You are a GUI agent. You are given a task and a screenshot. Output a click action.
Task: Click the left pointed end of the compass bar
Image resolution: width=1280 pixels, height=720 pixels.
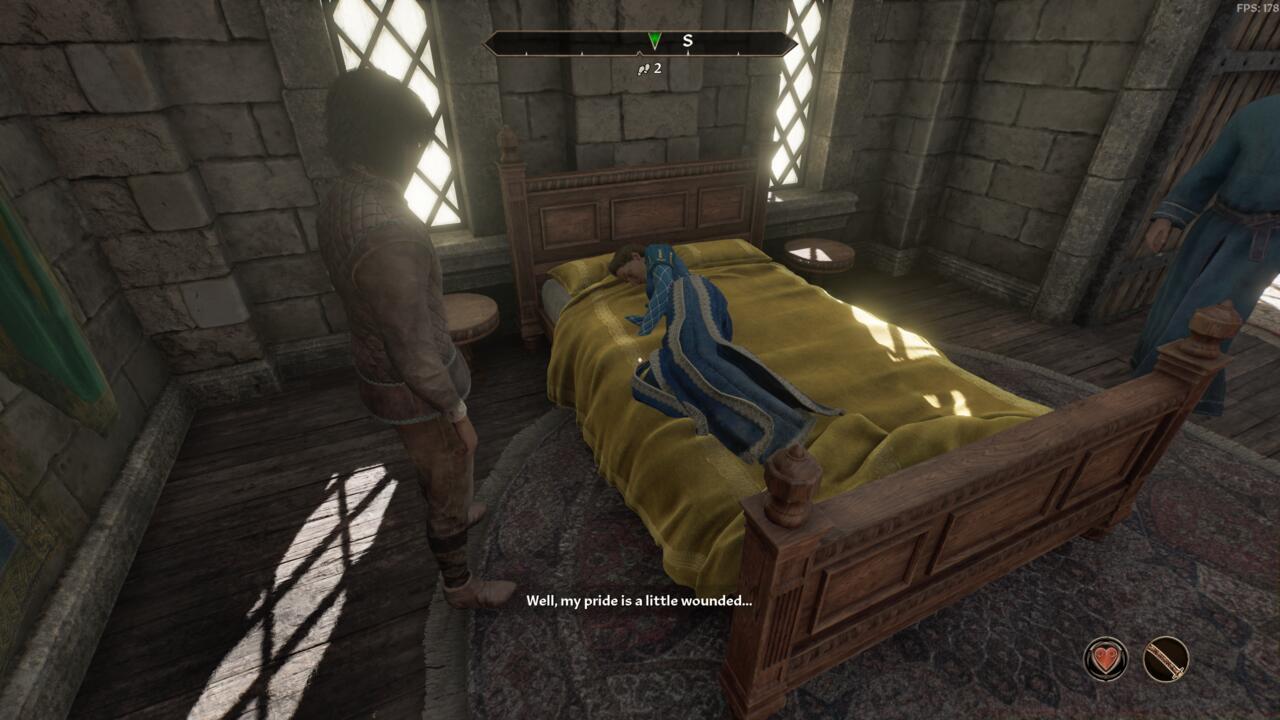488,42
